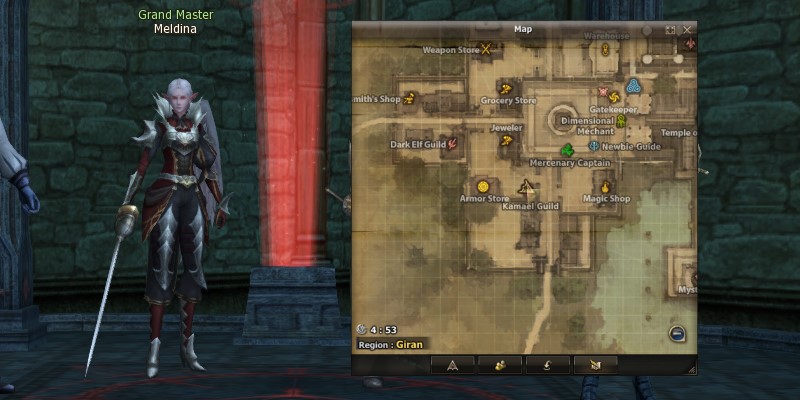The height and width of the screenshot is (400, 800).
Task: Maximize the Map window
Action: click(670, 30)
